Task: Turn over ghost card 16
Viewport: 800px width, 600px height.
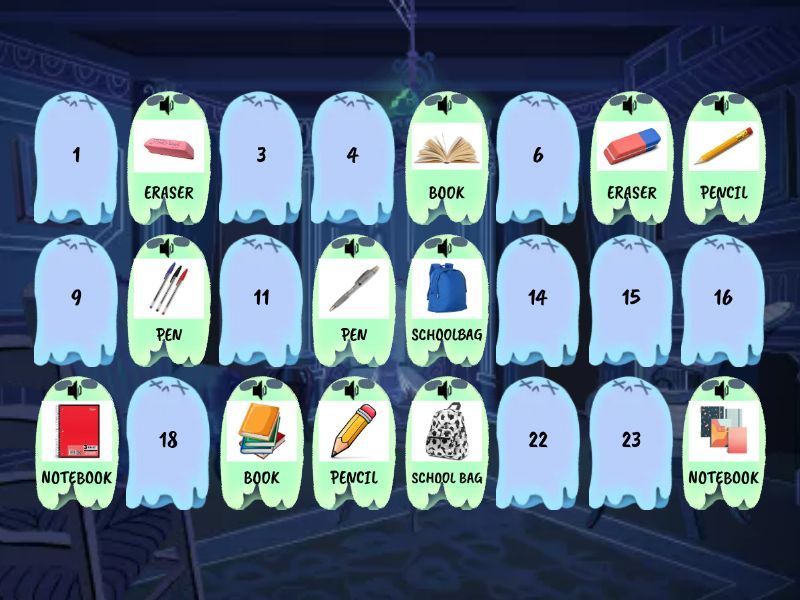Action: [722, 298]
